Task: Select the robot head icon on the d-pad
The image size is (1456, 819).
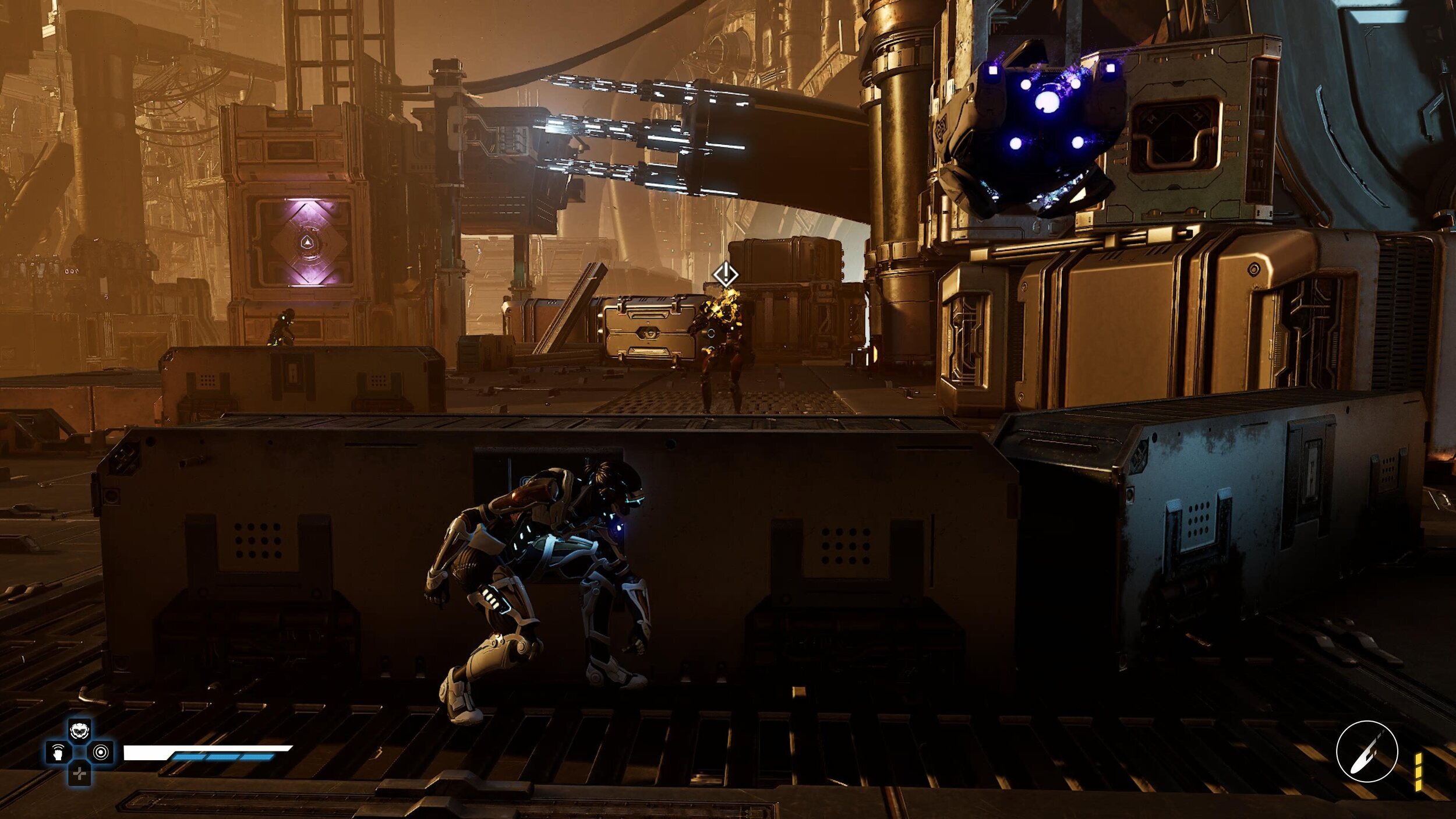Action: pyautogui.click(x=79, y=730)
